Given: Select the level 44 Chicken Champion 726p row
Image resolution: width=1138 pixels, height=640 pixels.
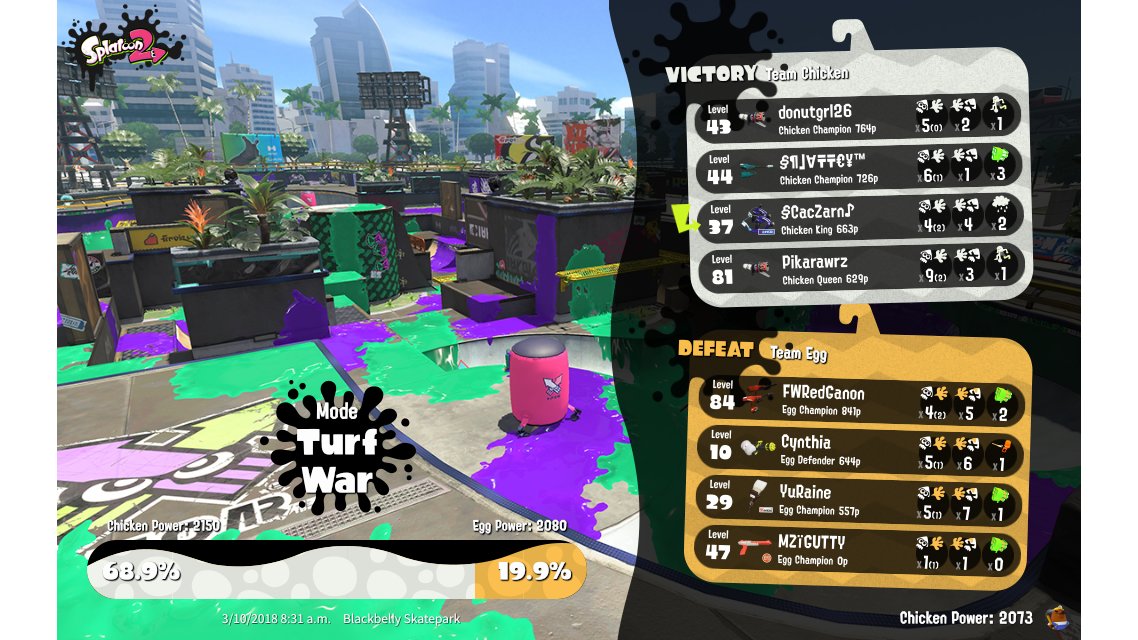Looking at the screenshot, I should tap(860, 167).
